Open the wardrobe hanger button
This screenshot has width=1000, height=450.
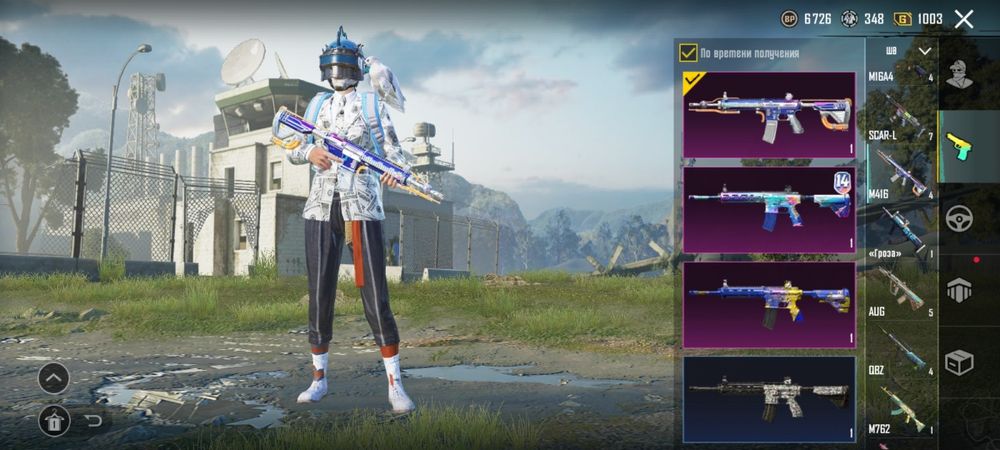coord(54,420)
